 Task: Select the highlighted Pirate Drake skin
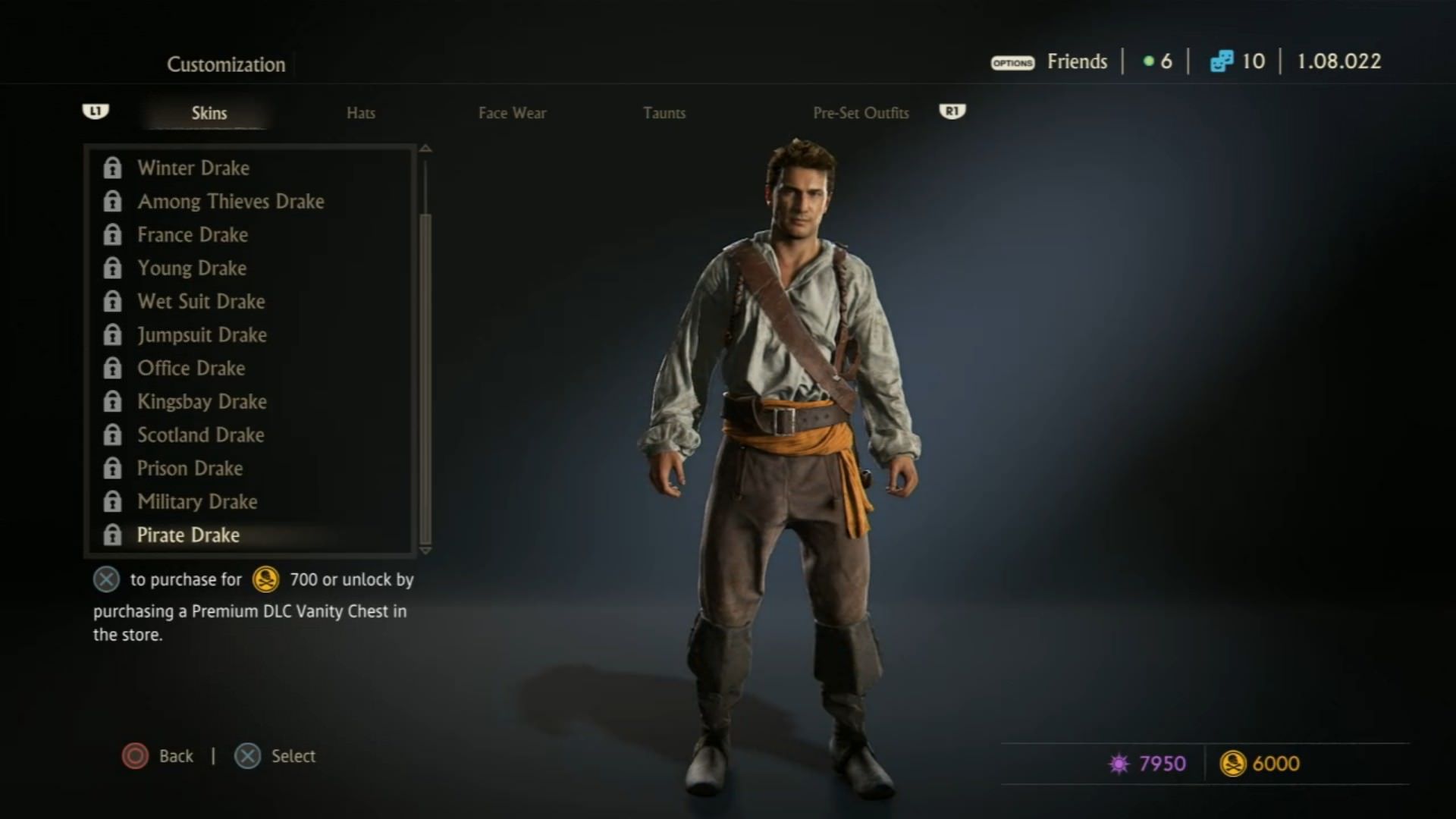(x=188, y=535)
